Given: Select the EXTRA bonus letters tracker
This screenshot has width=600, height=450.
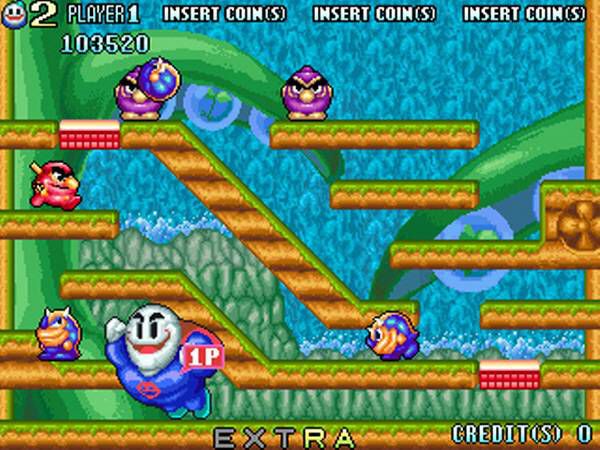Looking at the screenshot, I should pyautogui.click(x=284, y=437).
